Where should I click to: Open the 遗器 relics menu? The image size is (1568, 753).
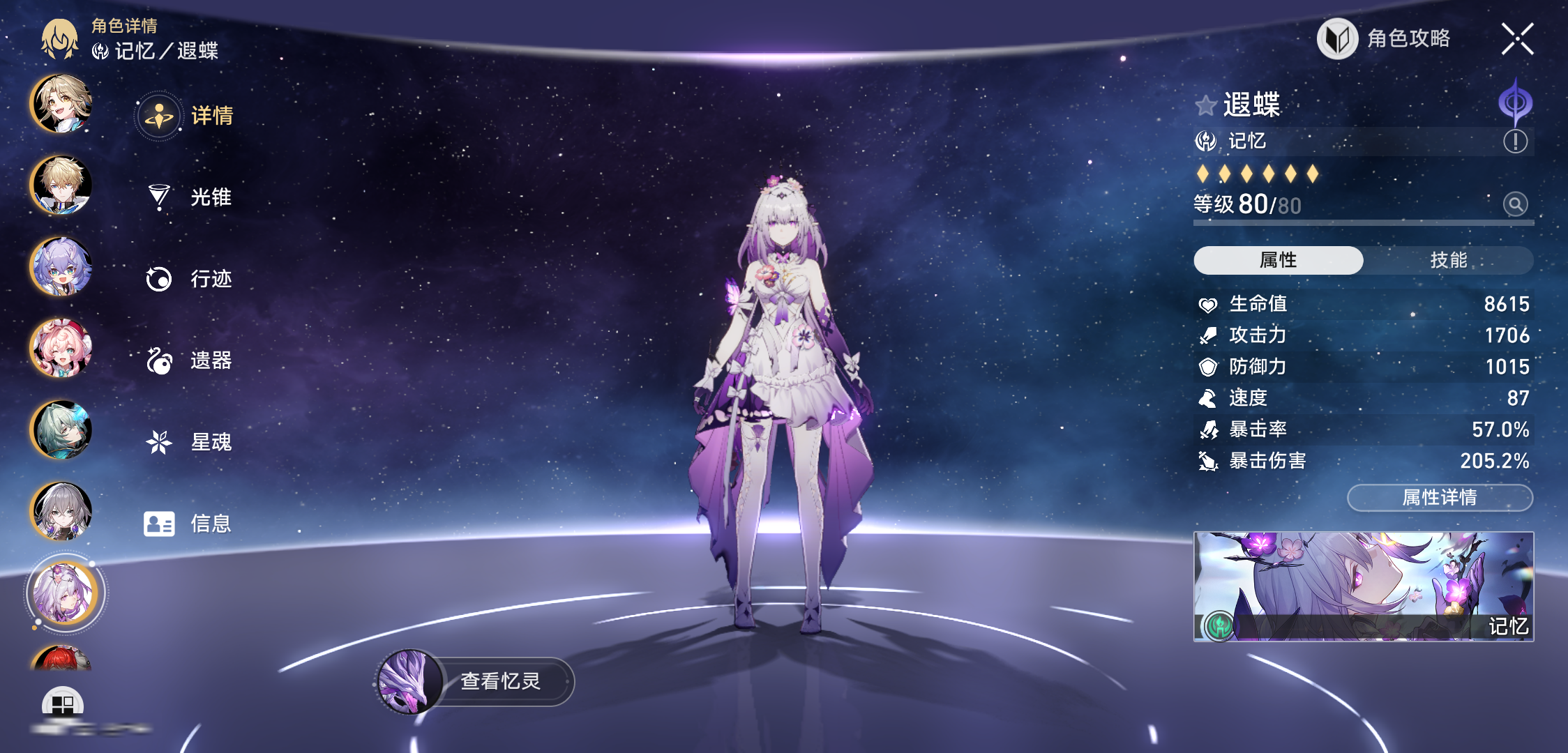click(x=188, y=360)
